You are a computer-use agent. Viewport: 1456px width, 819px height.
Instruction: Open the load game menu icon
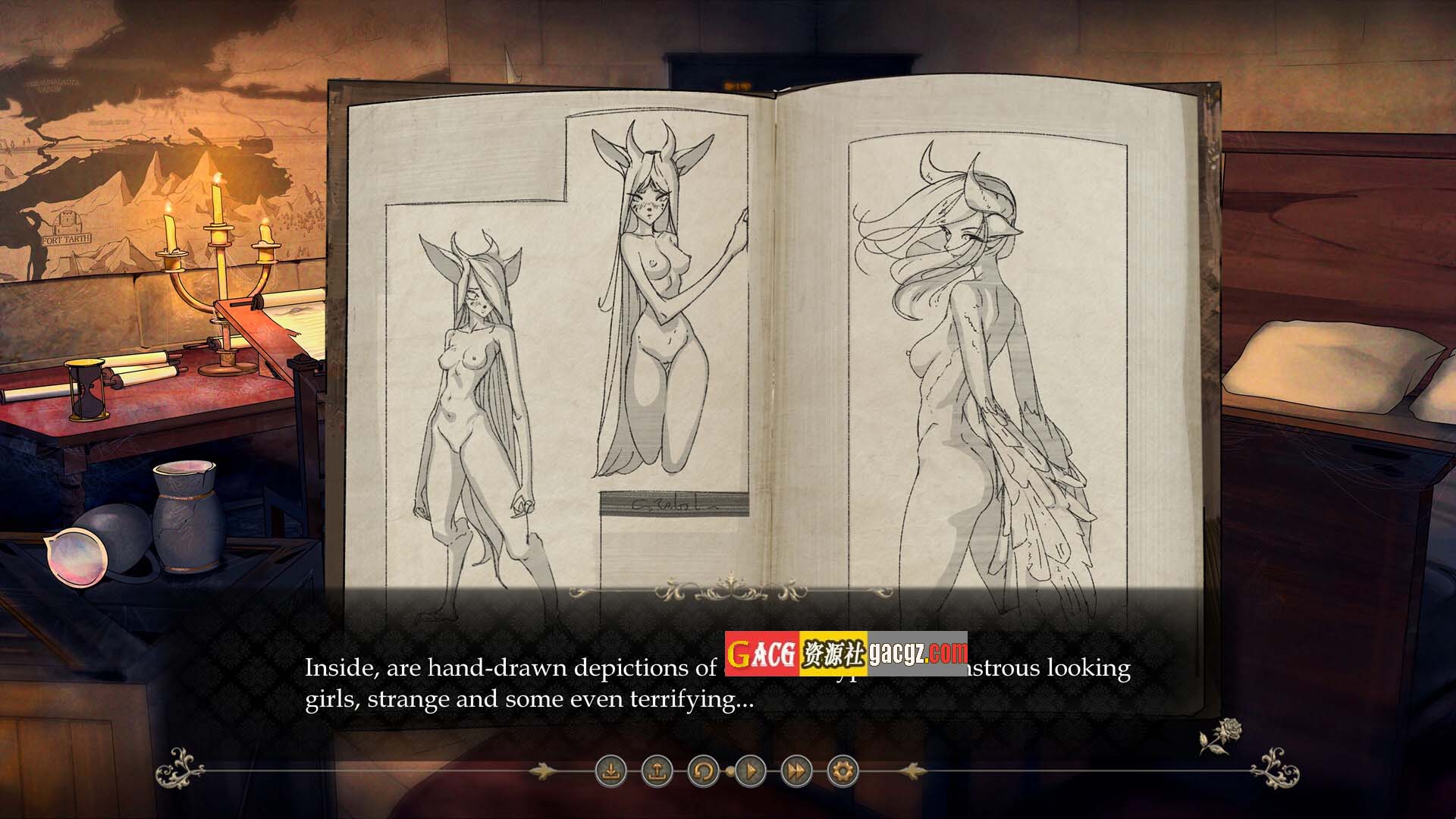[x=657, y=772]
